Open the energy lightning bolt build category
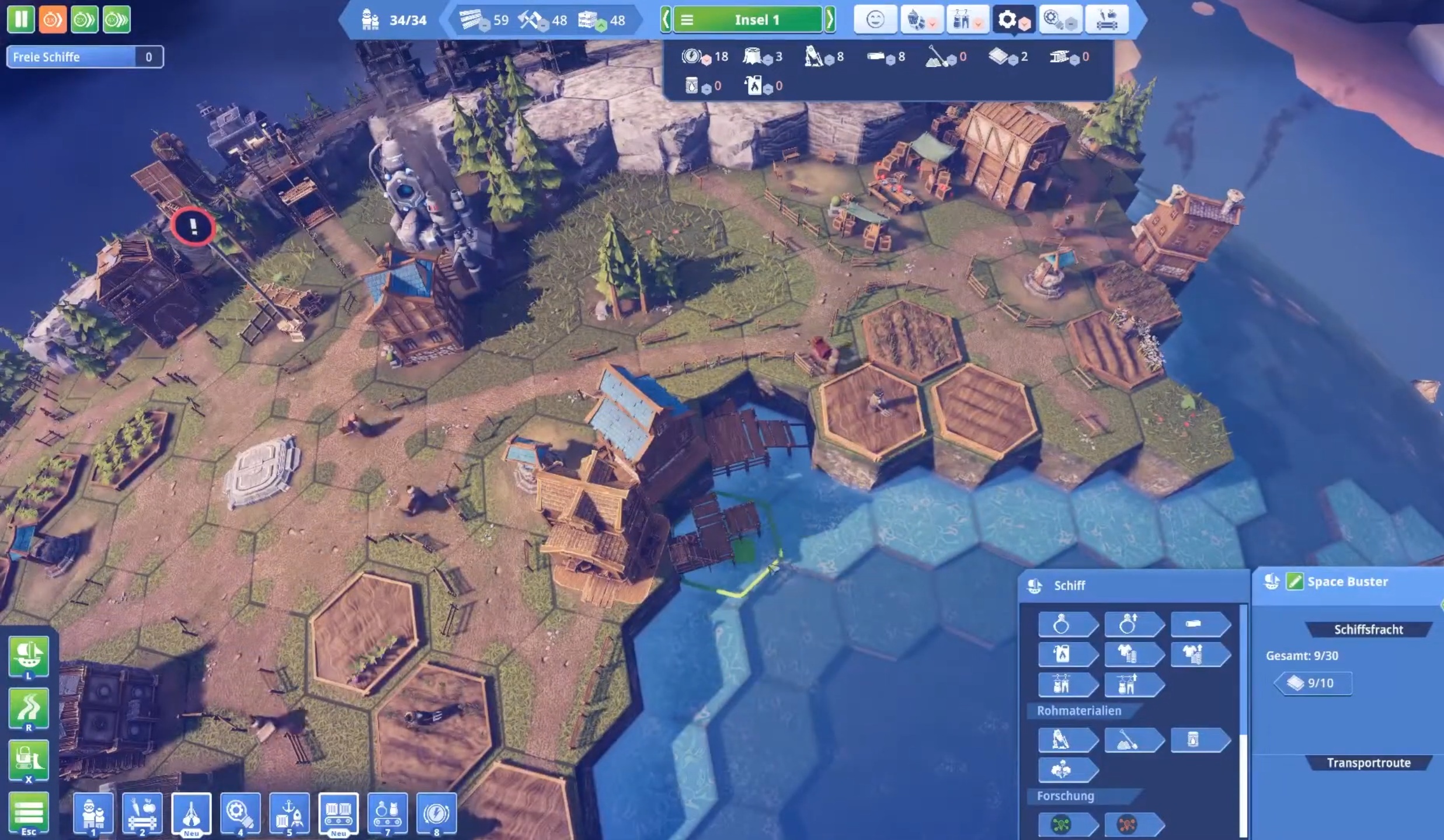The width and height of the screenshot is (1444, 840). click(x=437, y=813)
